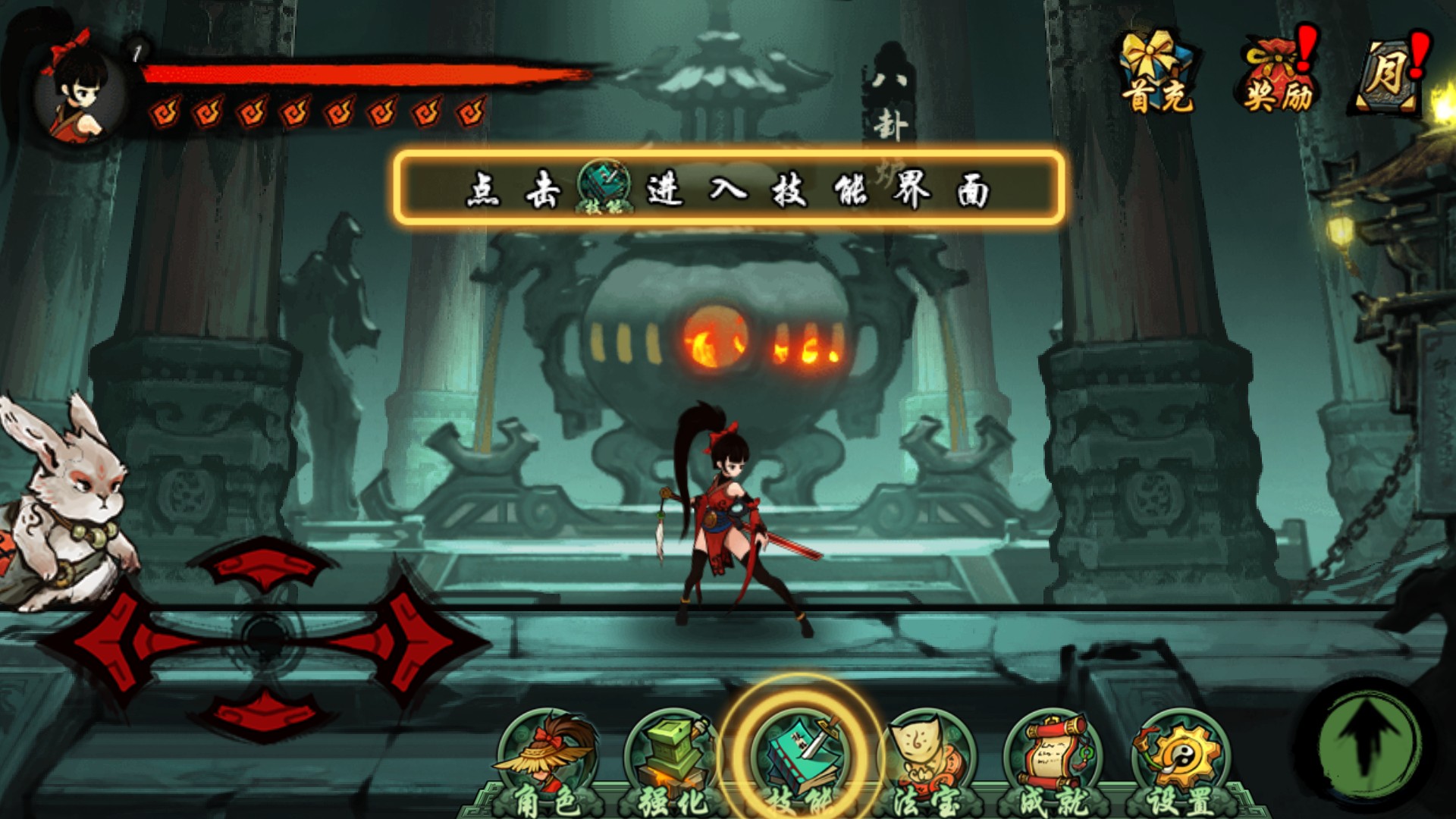1456x819 pixels.
Task: Tap the player avatar portrait top left
Action: [71, 91]
